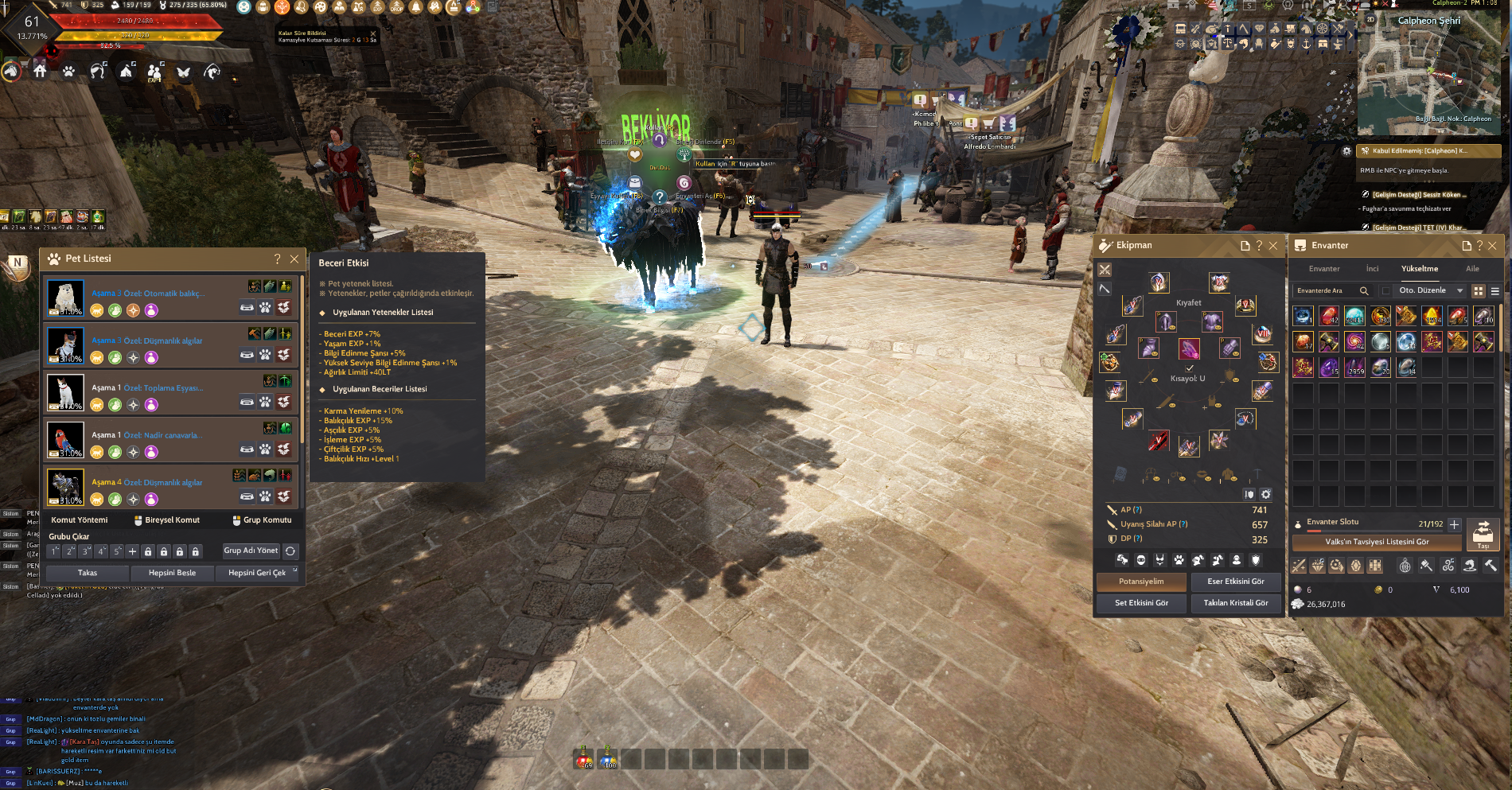Enable the checkbox next to Oto. Düzenle

point(1386,290)
